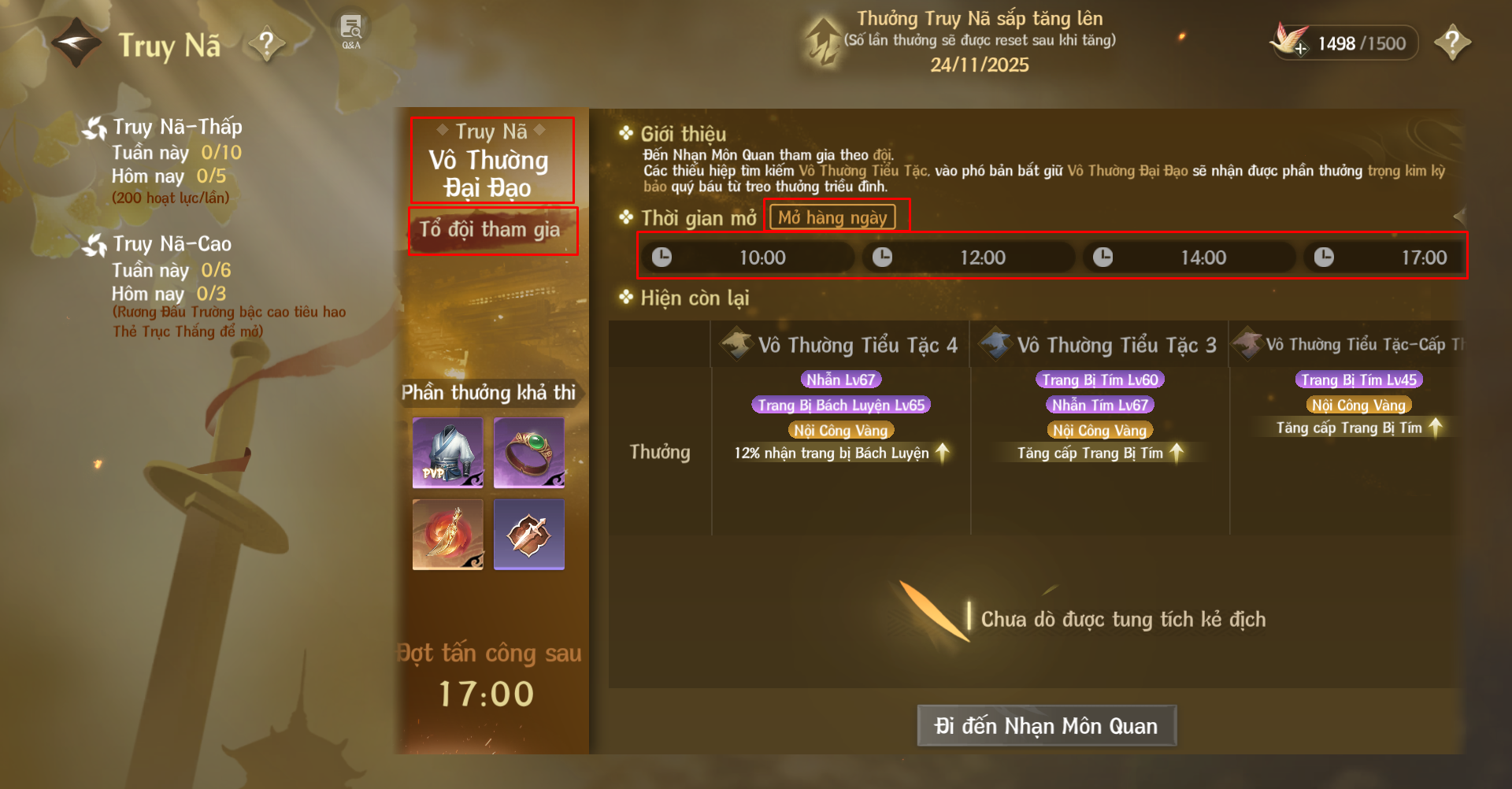Click the Trang Bị Bách Luyện Lv65 reward tag
This screenshot has height=789, width=1512.
pos(841,405)
